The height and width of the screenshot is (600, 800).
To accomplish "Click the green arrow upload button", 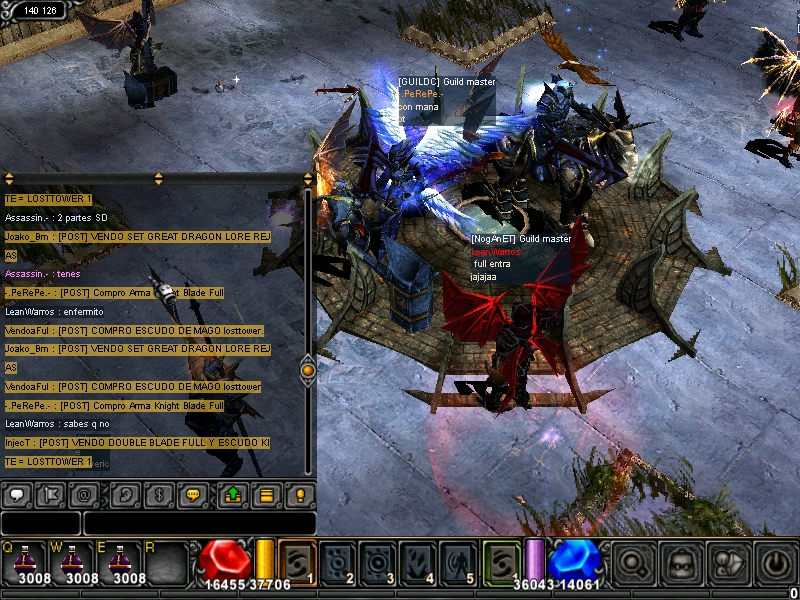I will 230,494.
